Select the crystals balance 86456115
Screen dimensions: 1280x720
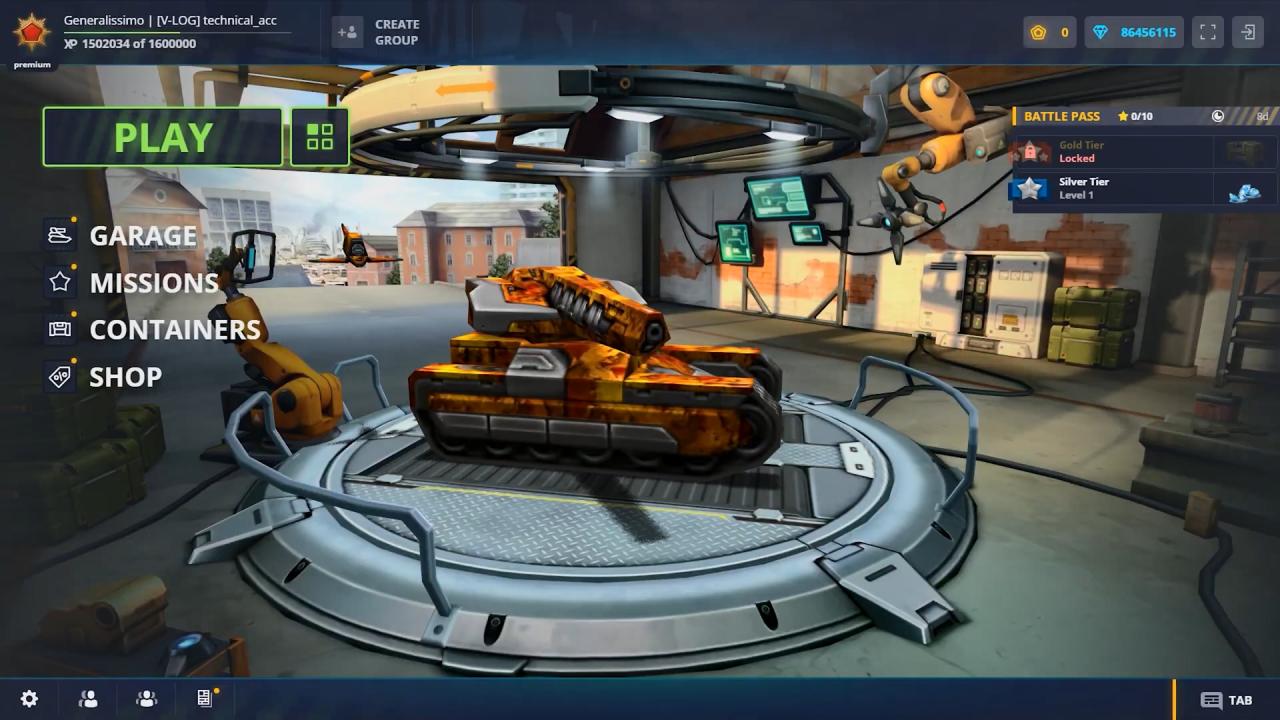tap(1135, 32)
